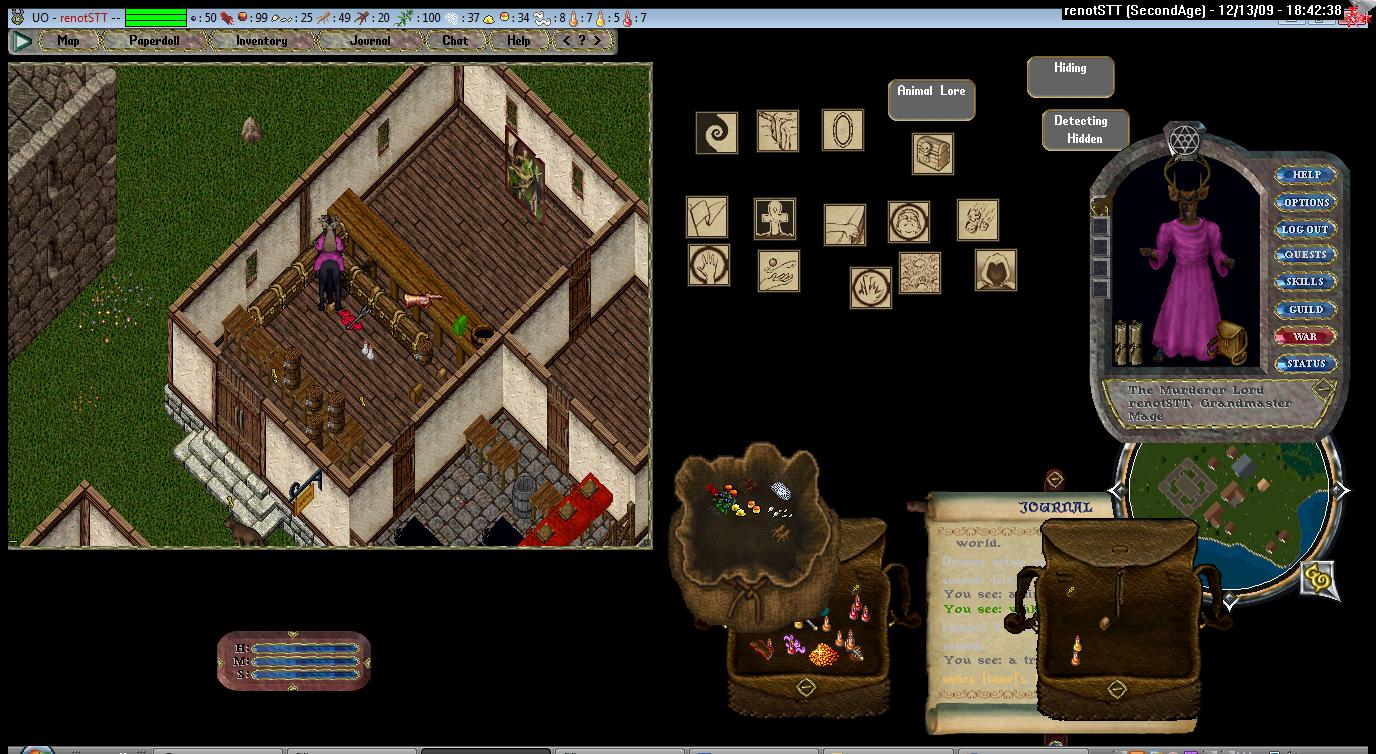Screen dimensions: 1376x754
Task: Activate the Hiding skill button
Action: [1070, 76]
